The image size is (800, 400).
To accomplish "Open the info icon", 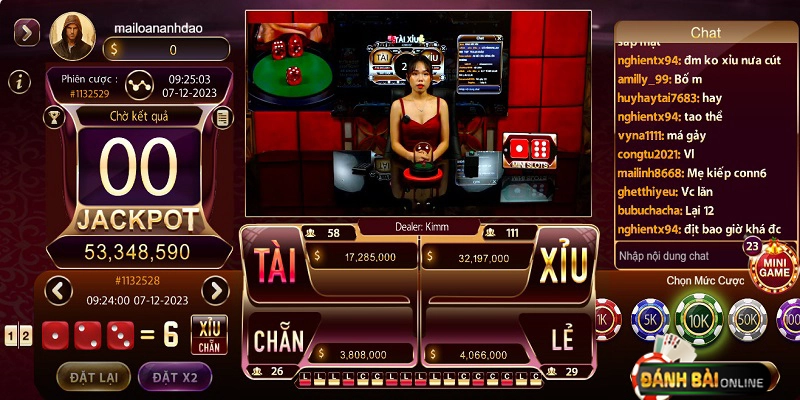I will (17, 81).
